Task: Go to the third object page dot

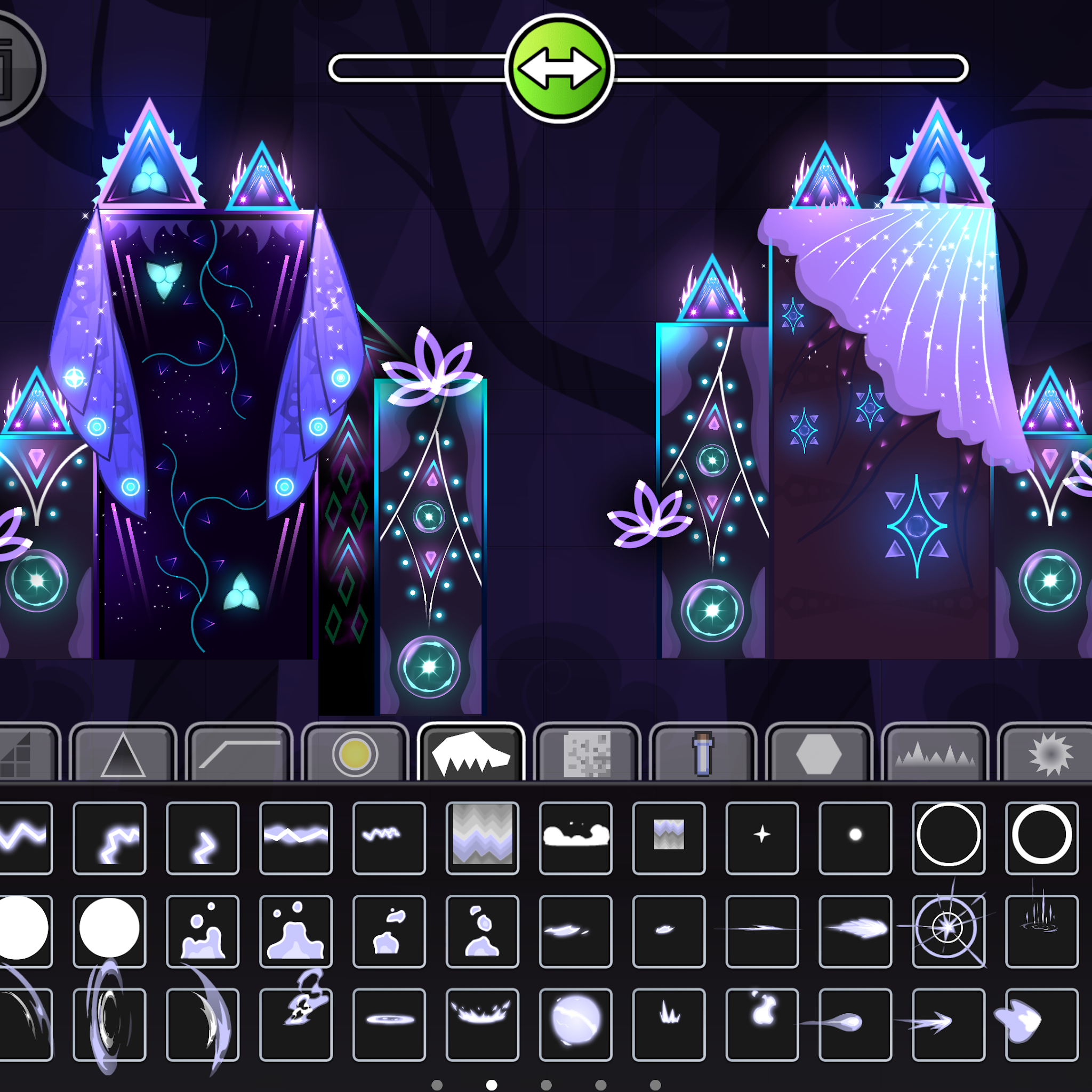Action: (546, 1085)
